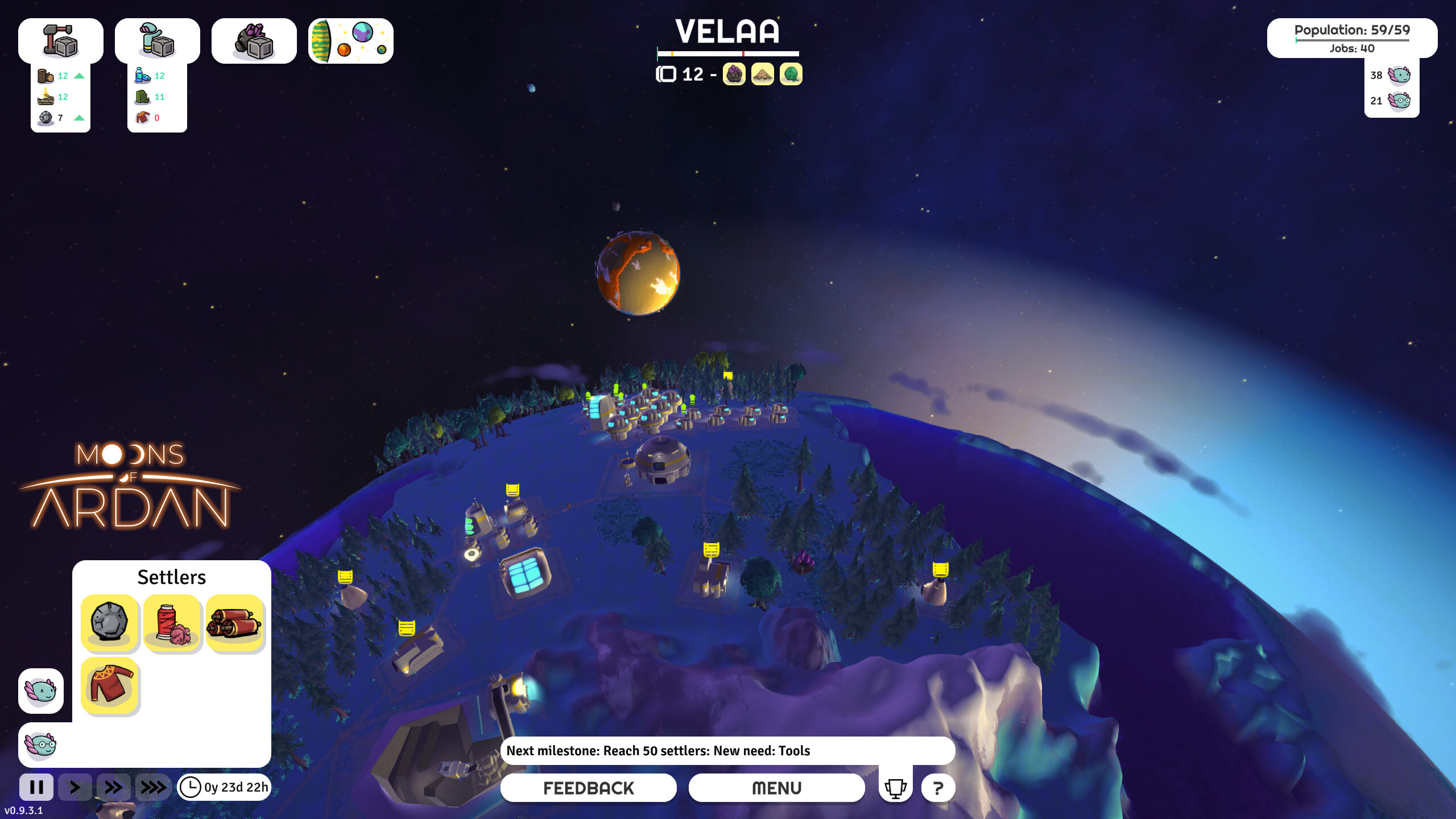This screenshot has width=1456, height=819.
Task: Select the stone need icon in Settlers panel
Action: [110, 624]
